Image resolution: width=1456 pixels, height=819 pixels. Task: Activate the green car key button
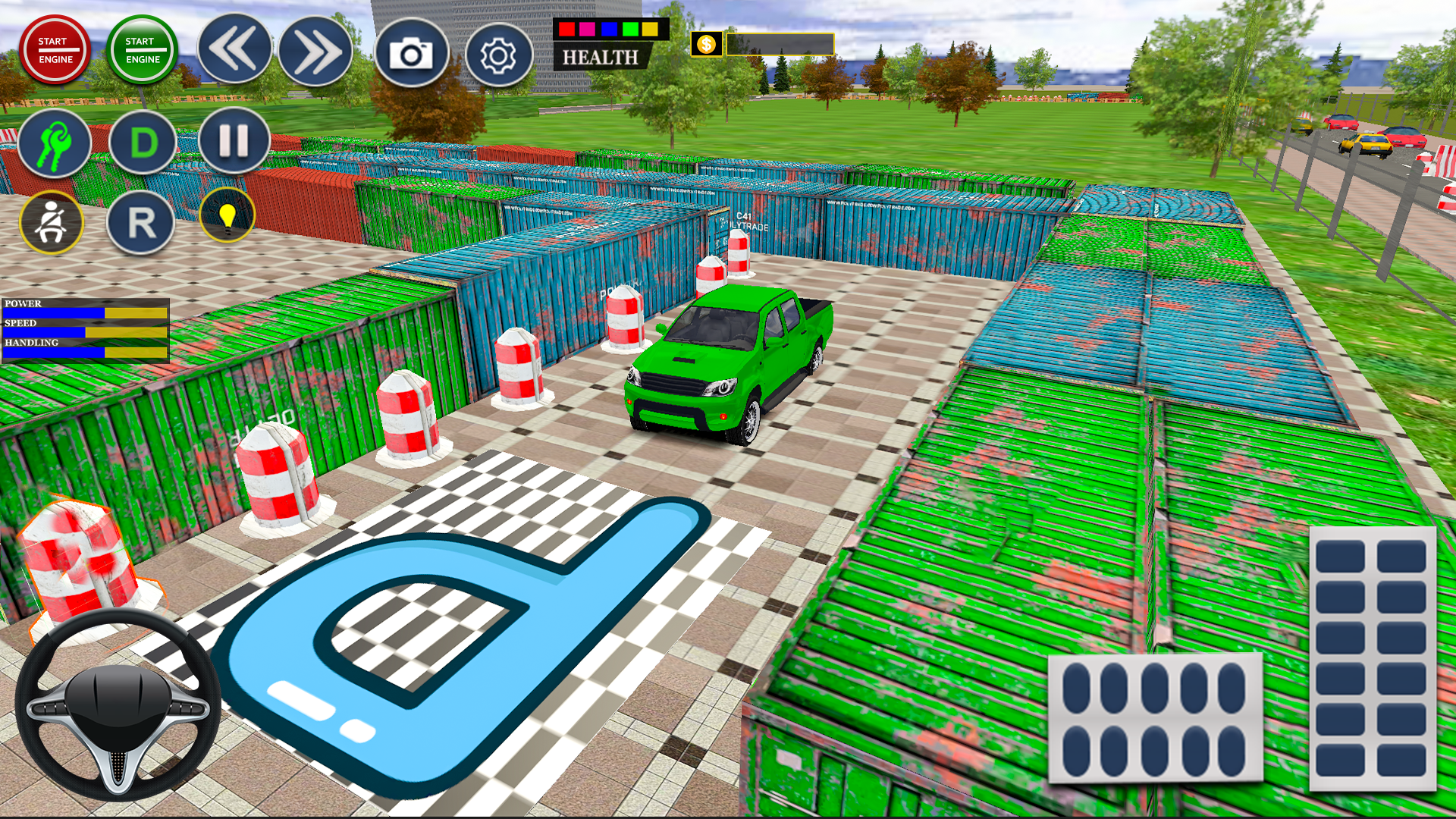click(x=55, y=143)
